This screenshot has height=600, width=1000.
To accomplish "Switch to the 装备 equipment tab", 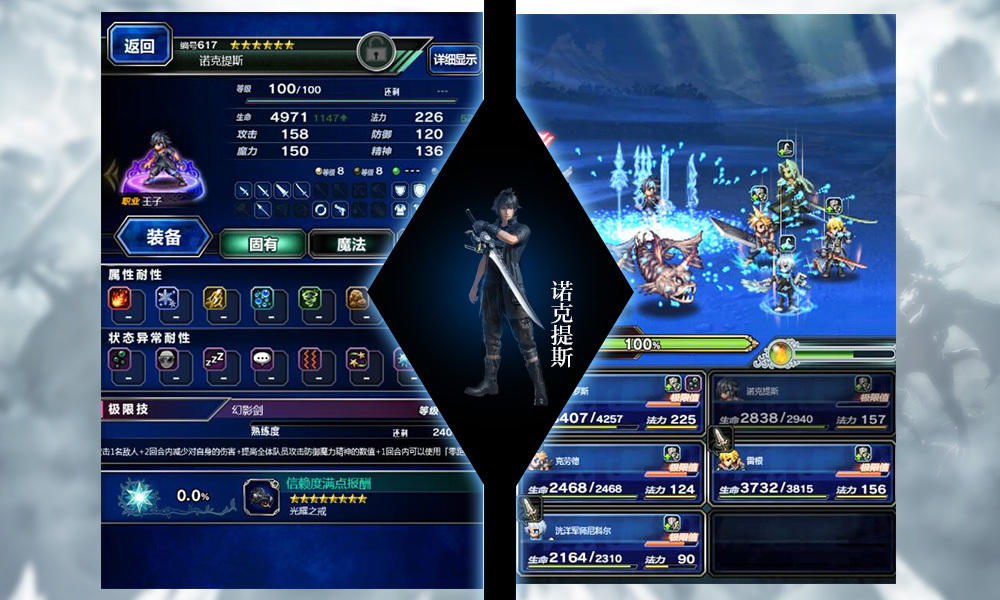I will 163,238.
